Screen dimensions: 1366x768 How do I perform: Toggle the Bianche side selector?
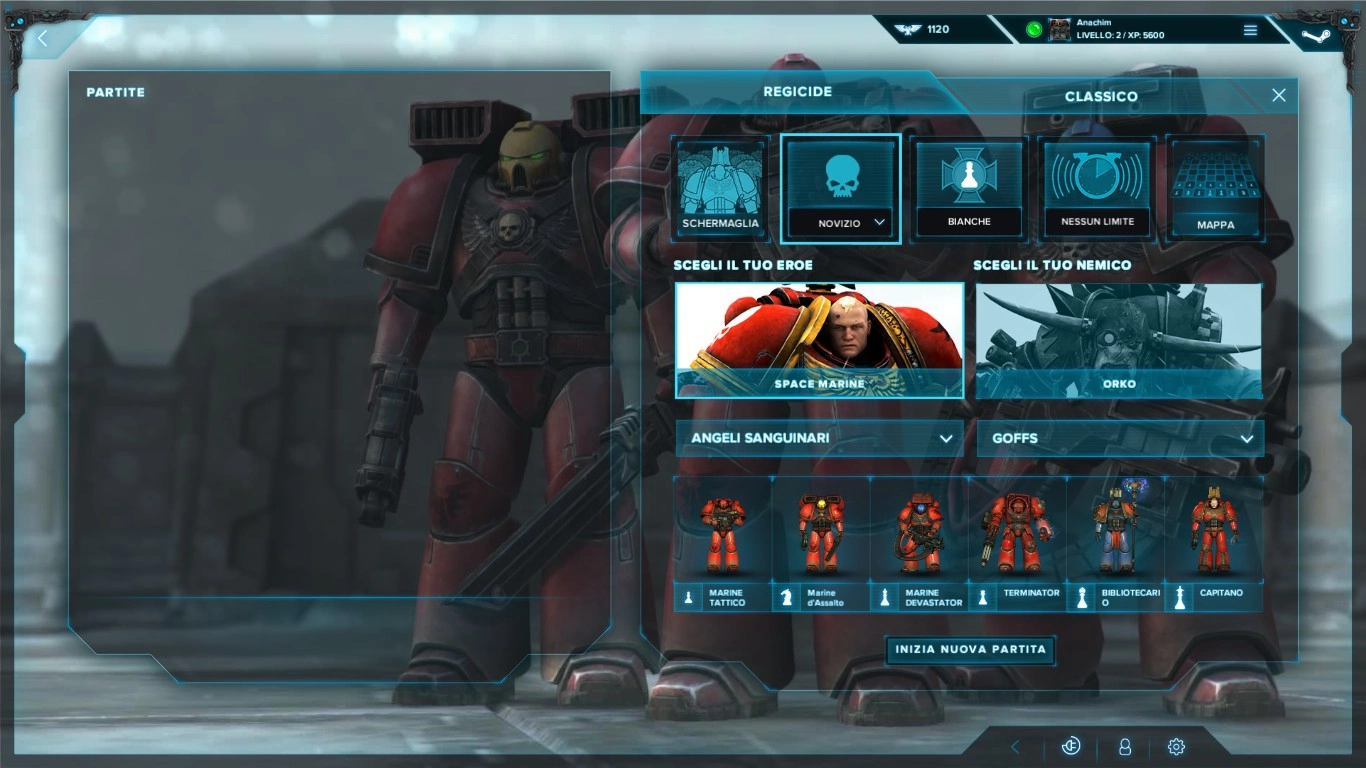968,190
